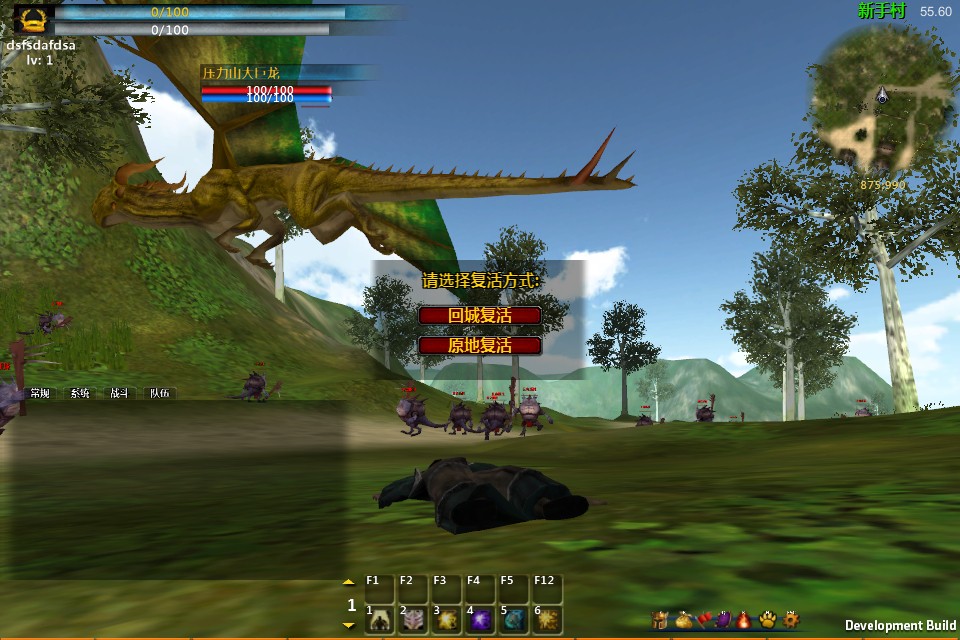Show the 队伍 chat tab
The height and width of the screenshot is (640, 960).
160,393
